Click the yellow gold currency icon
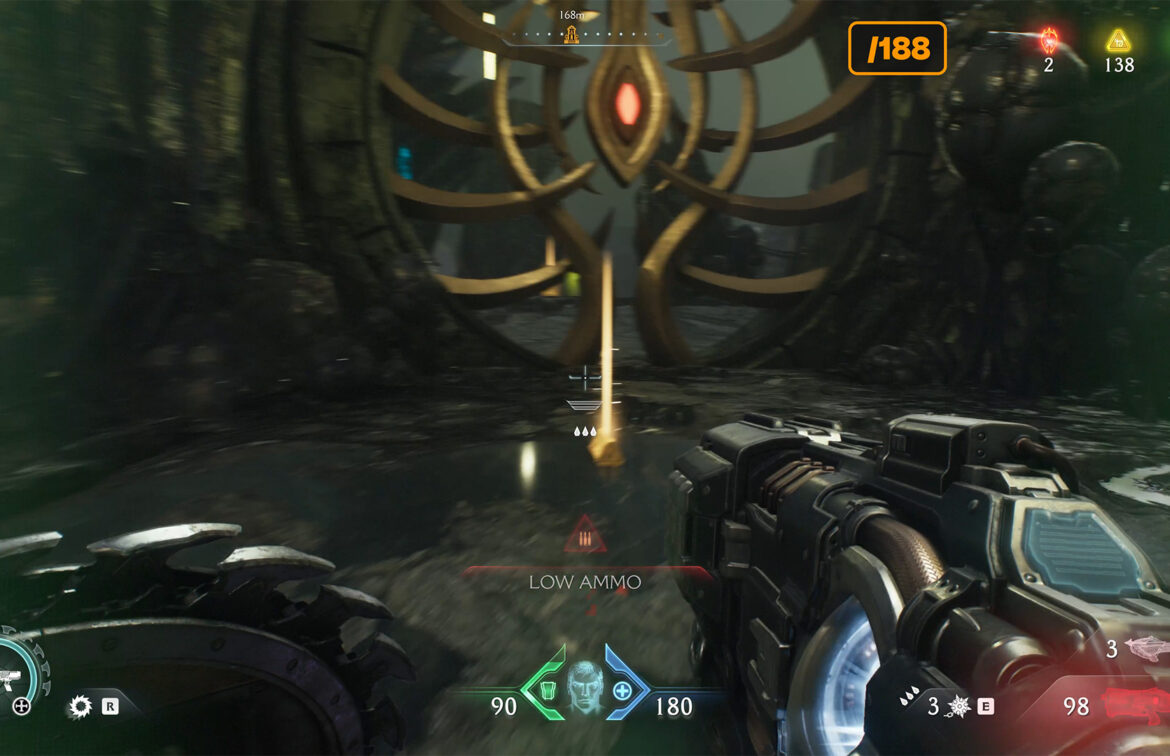 tap(1118, 41)
